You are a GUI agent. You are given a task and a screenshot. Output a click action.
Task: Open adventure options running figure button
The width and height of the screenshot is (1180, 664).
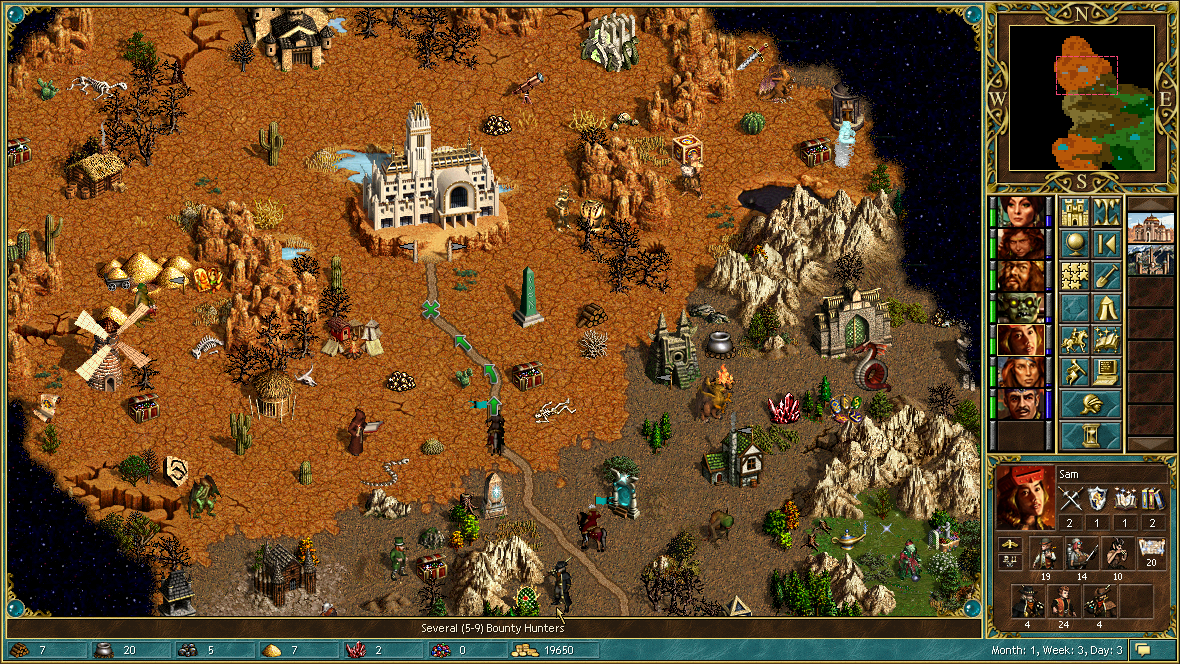click(1074, 372)
